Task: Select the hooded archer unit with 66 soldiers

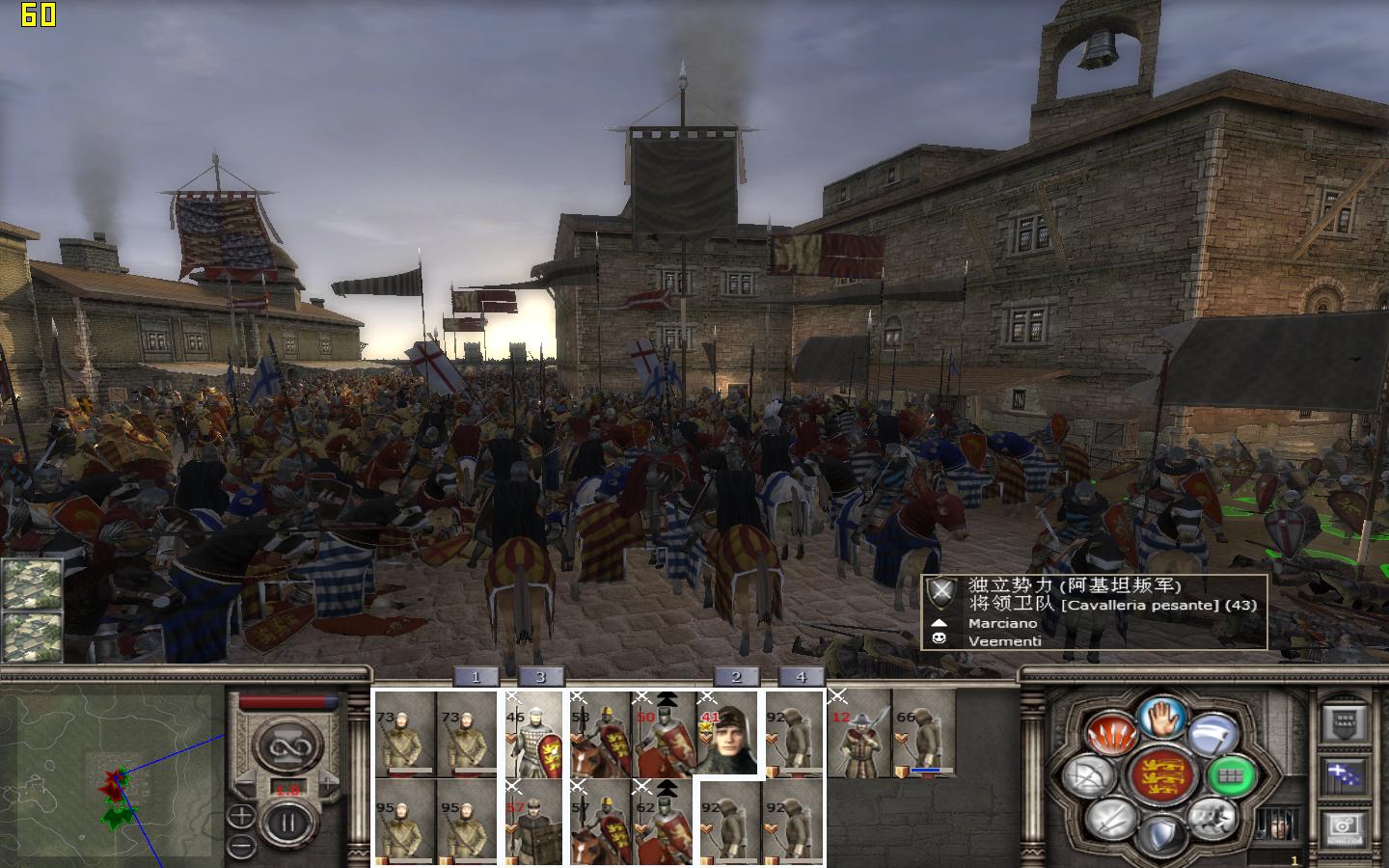Action: 923,735
